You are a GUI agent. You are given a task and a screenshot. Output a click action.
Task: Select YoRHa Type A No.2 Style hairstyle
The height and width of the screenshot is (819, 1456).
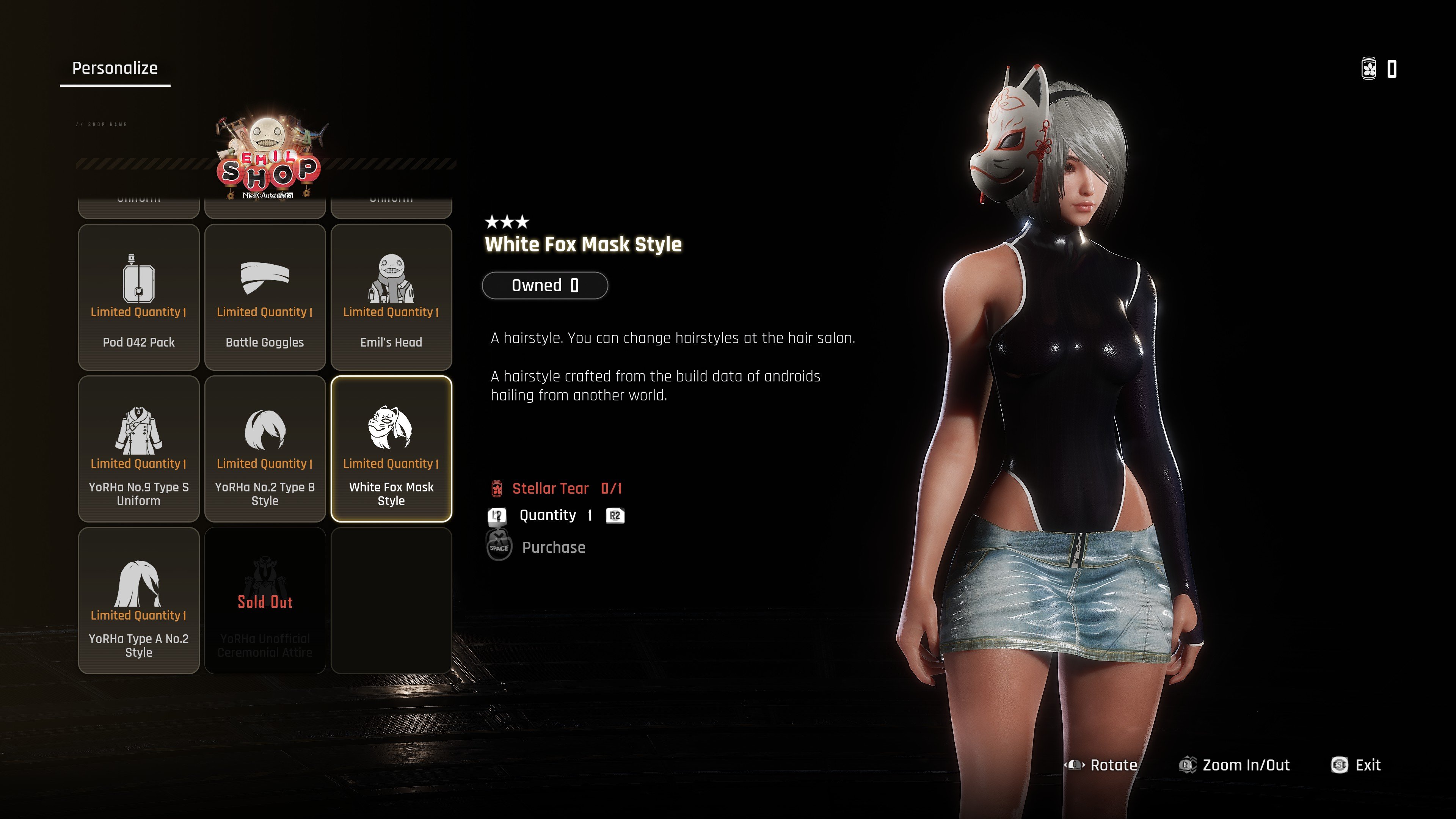pos(138,600)
